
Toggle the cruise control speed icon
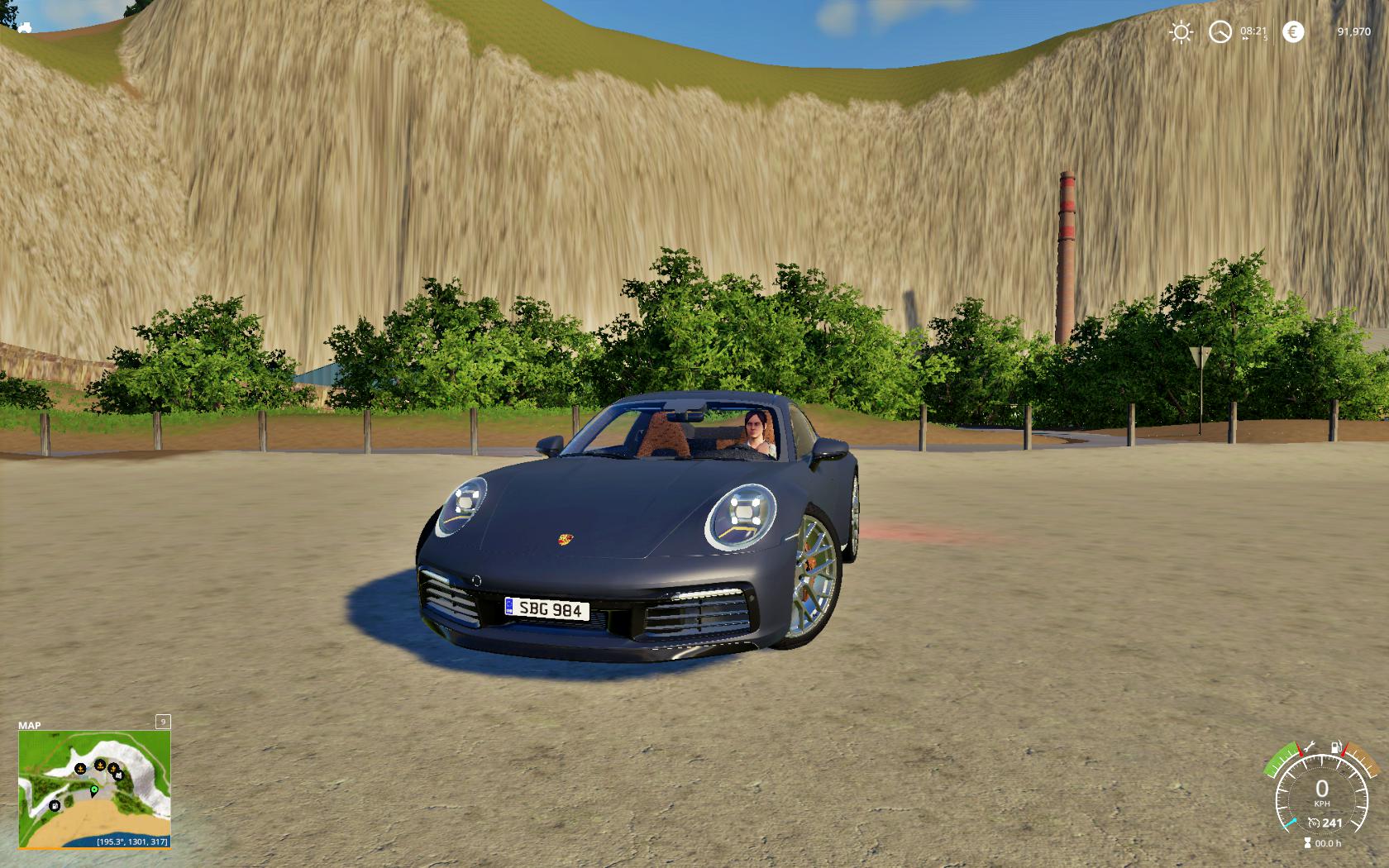[1313, 823]
